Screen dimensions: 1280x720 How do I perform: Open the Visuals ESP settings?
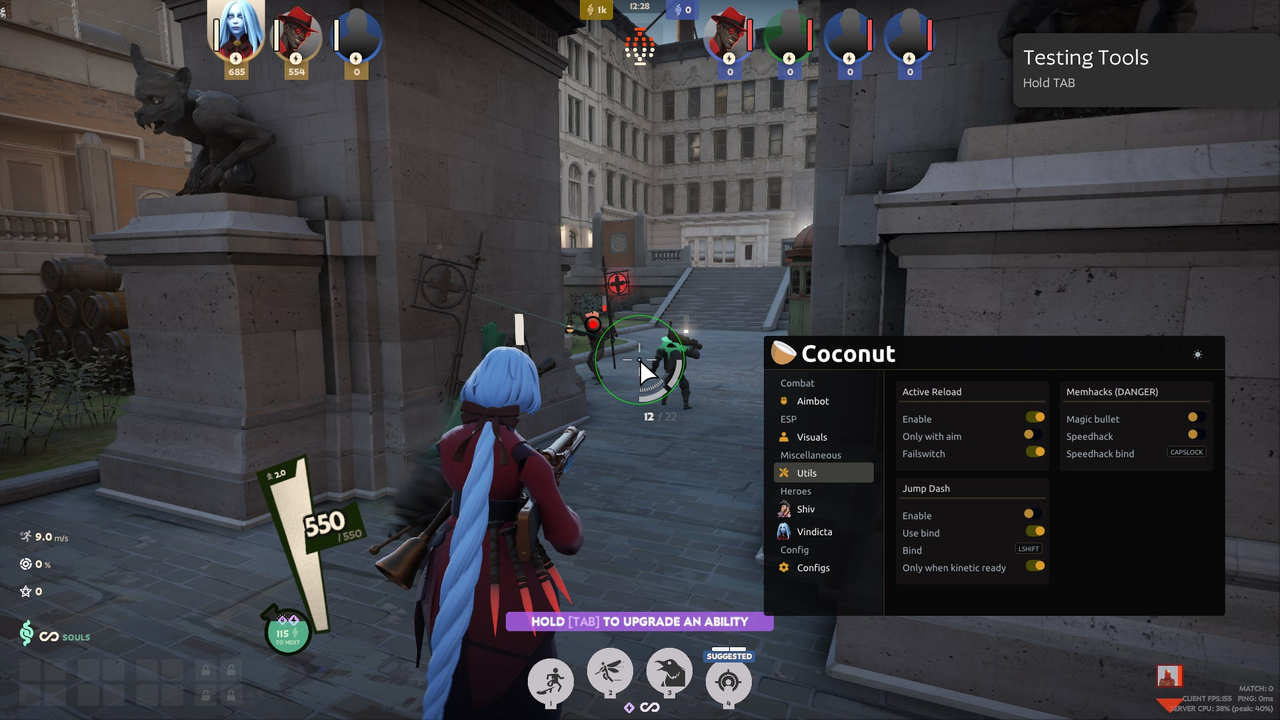tap(810, 437)
